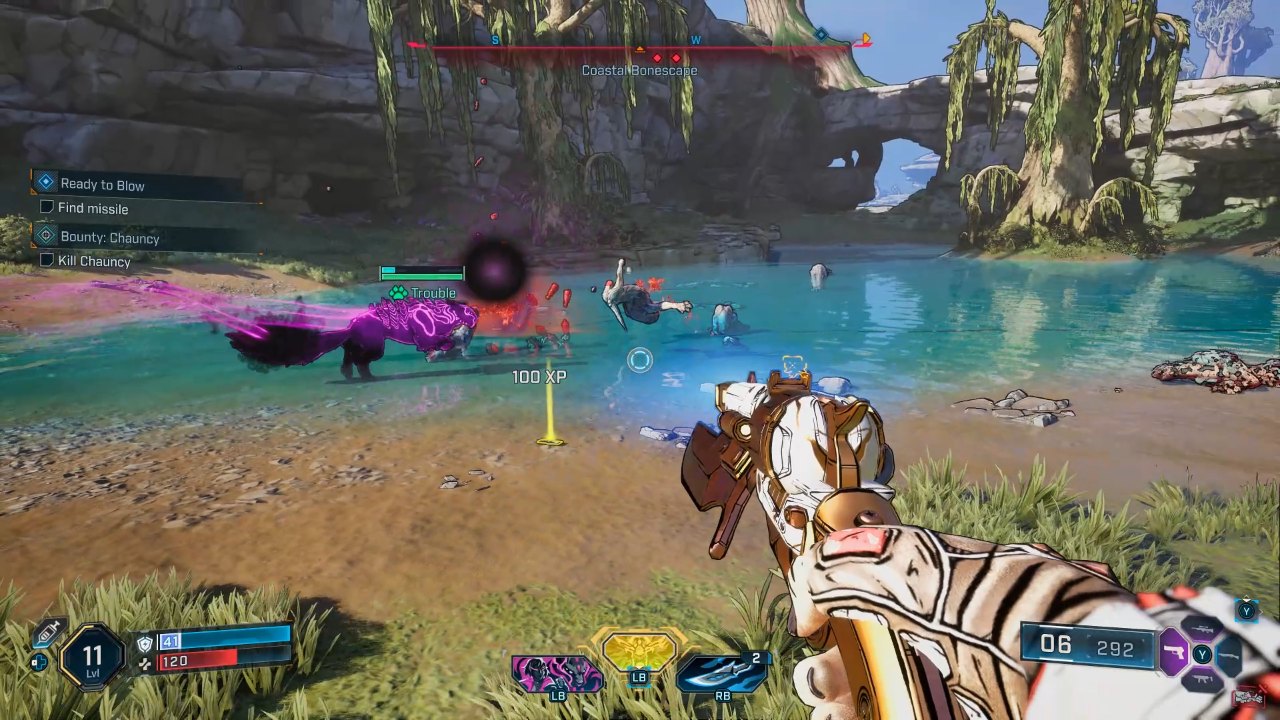Open the Bounty: Chauncy quest entry
This screenshot has width=1280, height=720.
[109, 238]
